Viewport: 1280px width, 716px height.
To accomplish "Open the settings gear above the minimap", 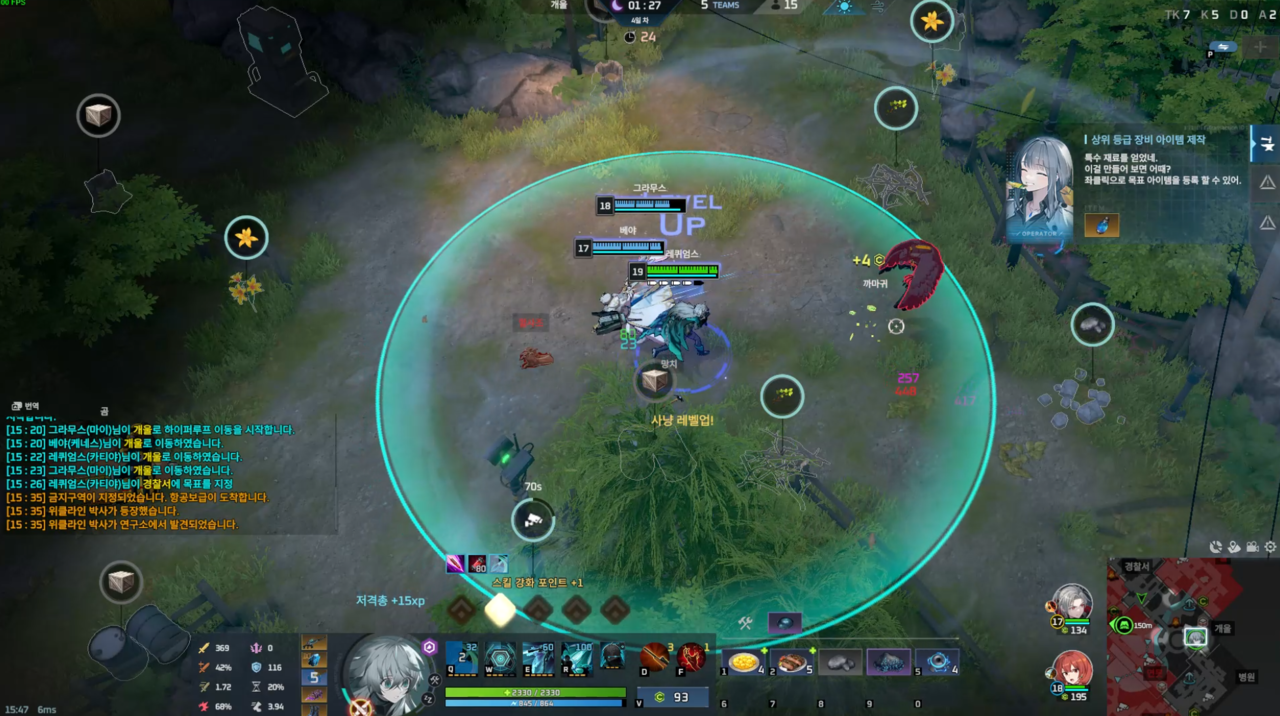I will tap(1270, 547).
